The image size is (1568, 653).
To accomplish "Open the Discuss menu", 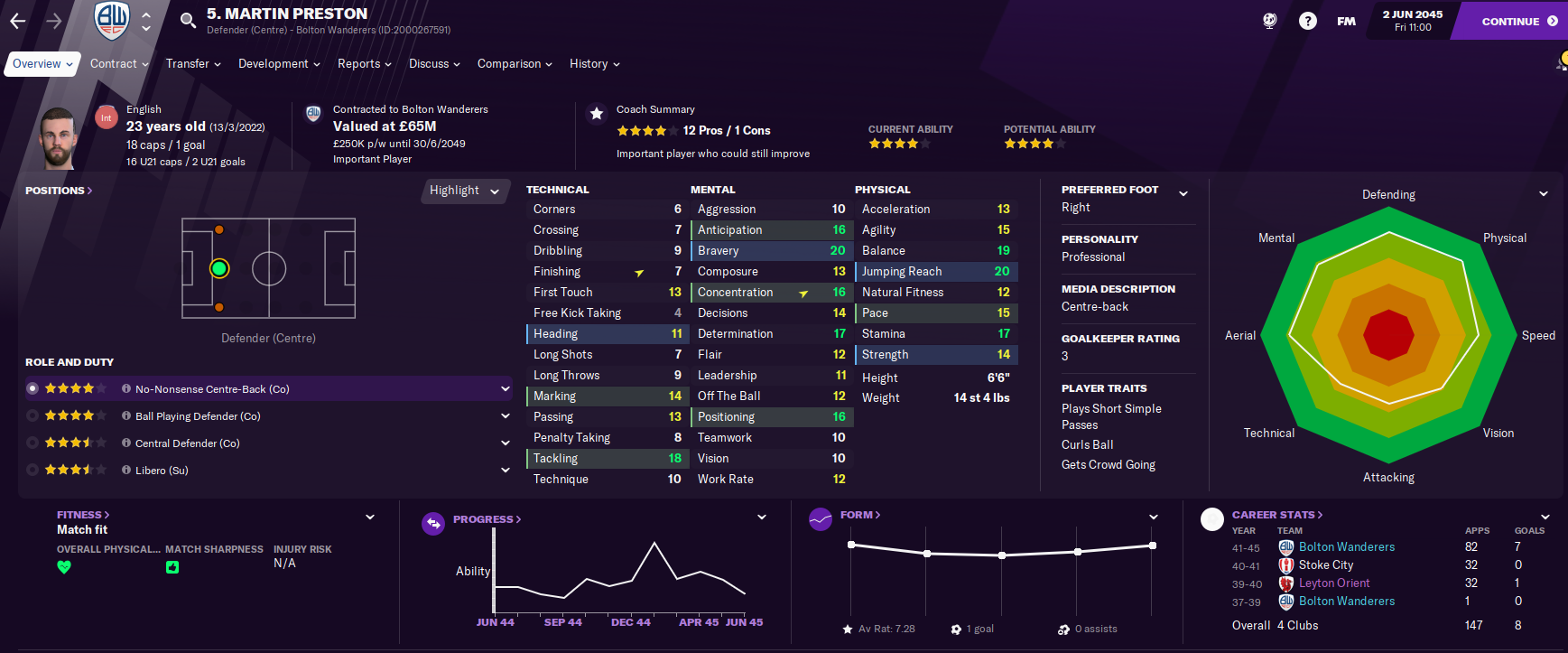I will [x=434, y=64].
